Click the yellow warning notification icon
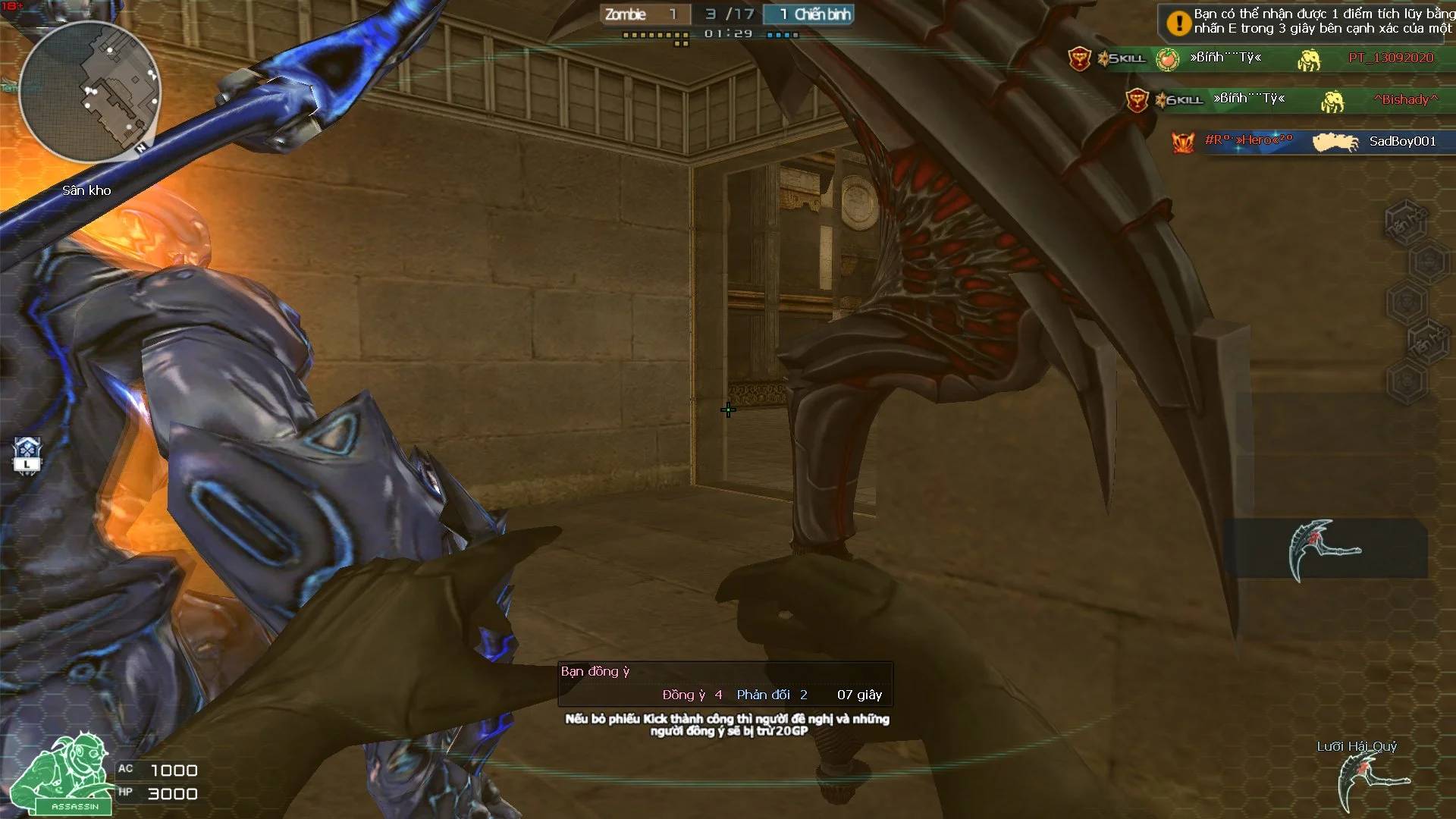The image size is (1456, 819). 1178,23
